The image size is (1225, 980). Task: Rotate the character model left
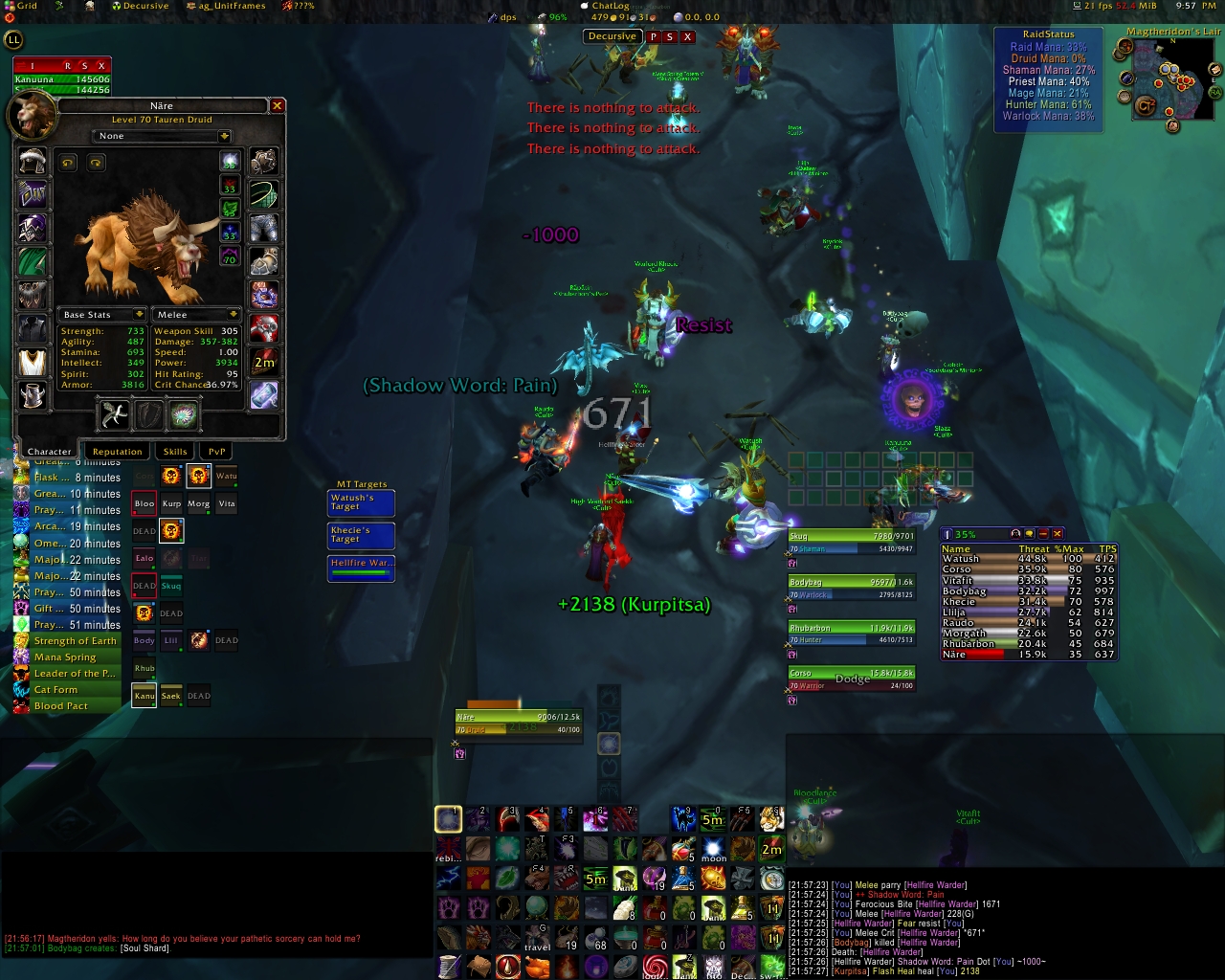tap(68, 164)
